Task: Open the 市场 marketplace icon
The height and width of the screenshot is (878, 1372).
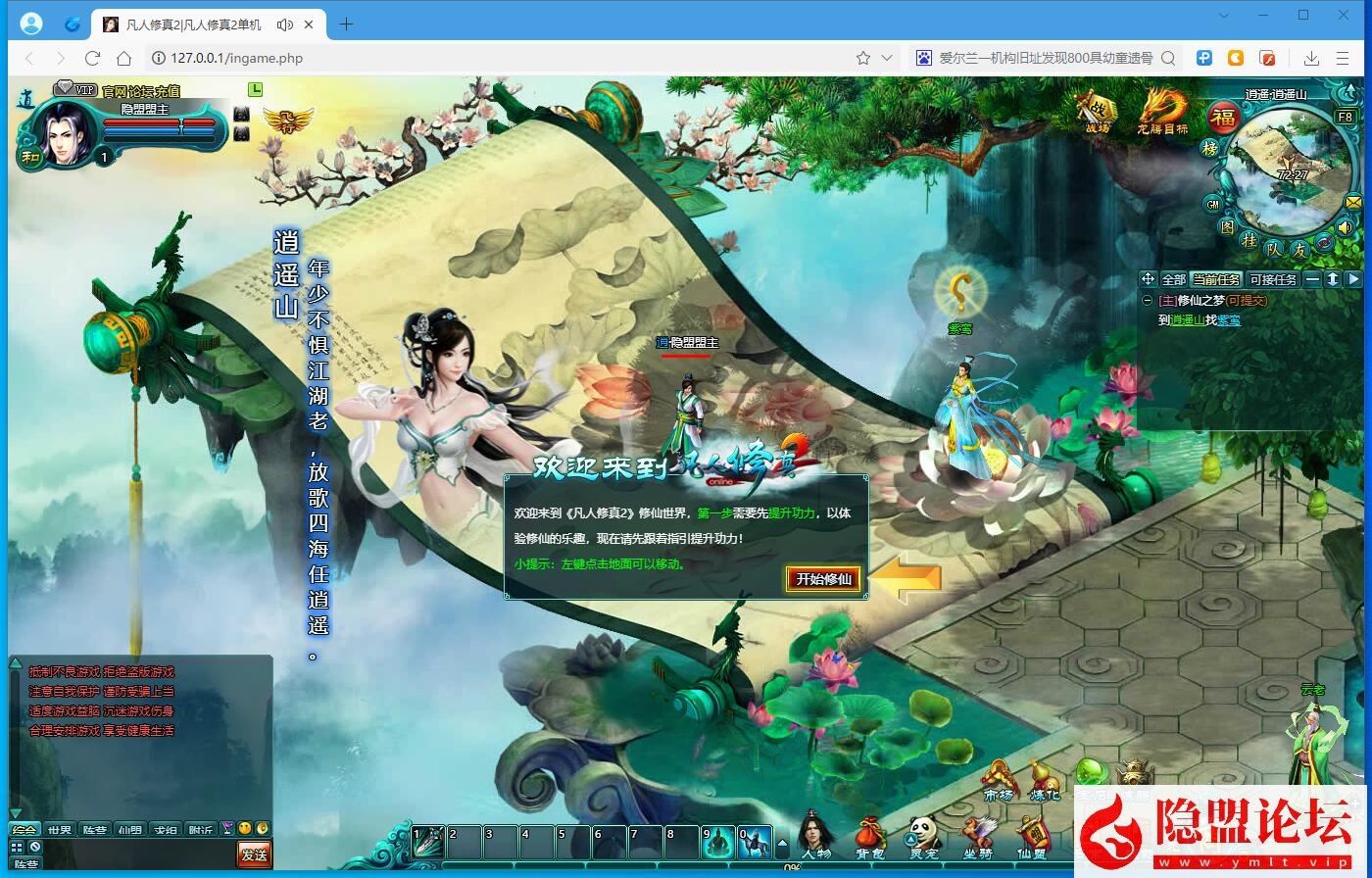Action: pos(997,777)
